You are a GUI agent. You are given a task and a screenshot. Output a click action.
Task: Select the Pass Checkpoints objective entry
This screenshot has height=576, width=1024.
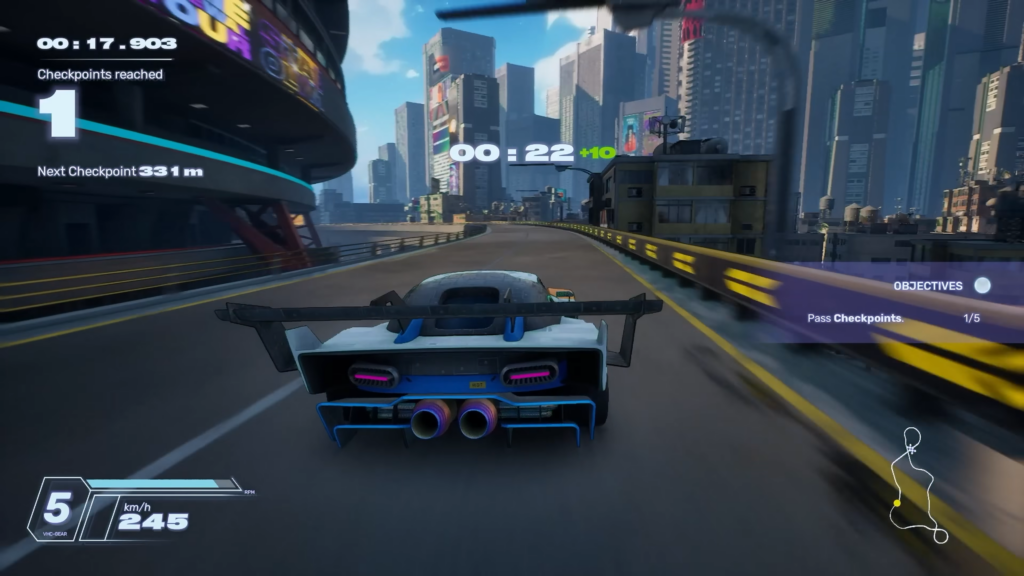coord(856,319)
